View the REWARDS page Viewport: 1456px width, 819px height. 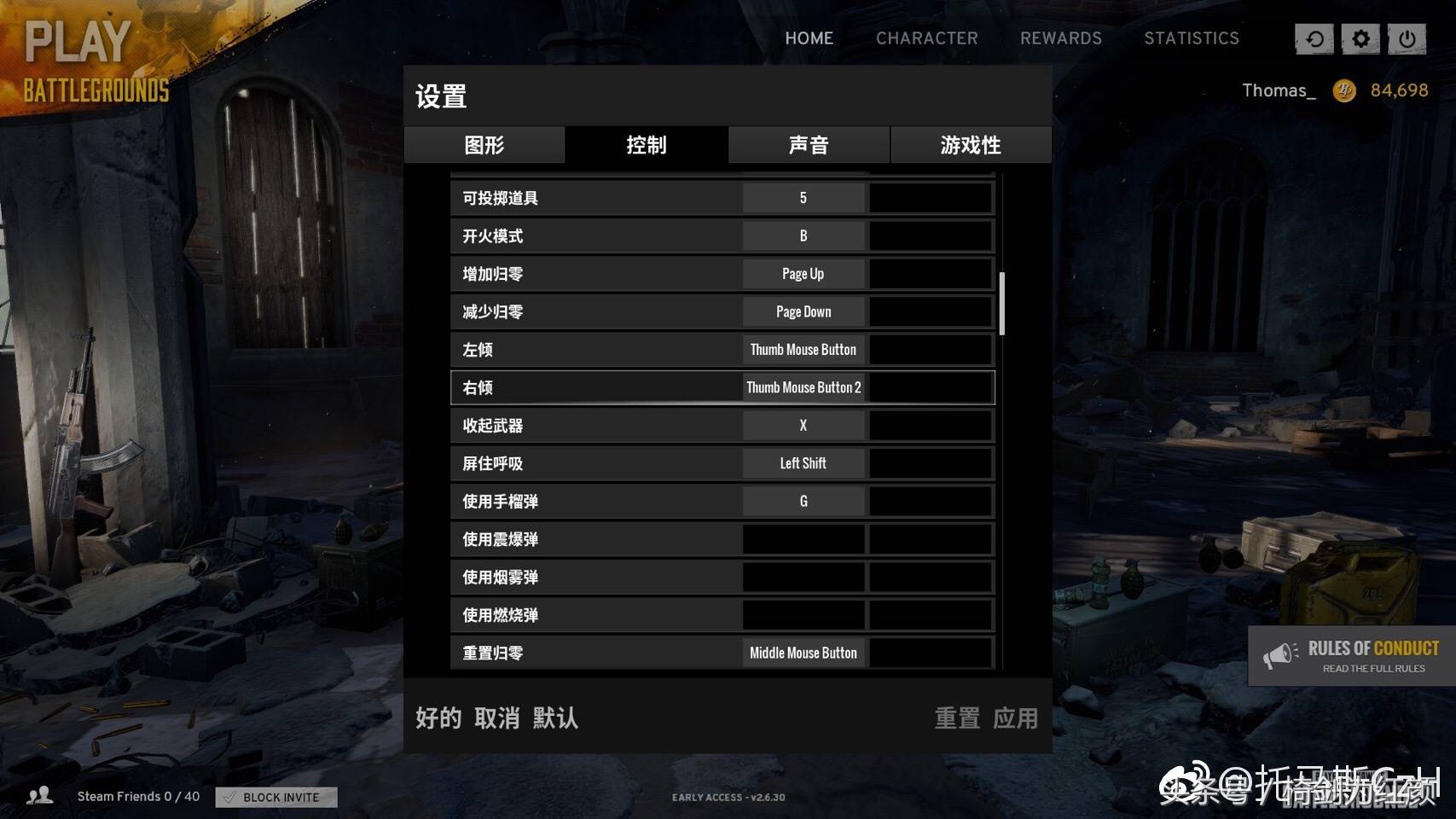pos(1061,38)
